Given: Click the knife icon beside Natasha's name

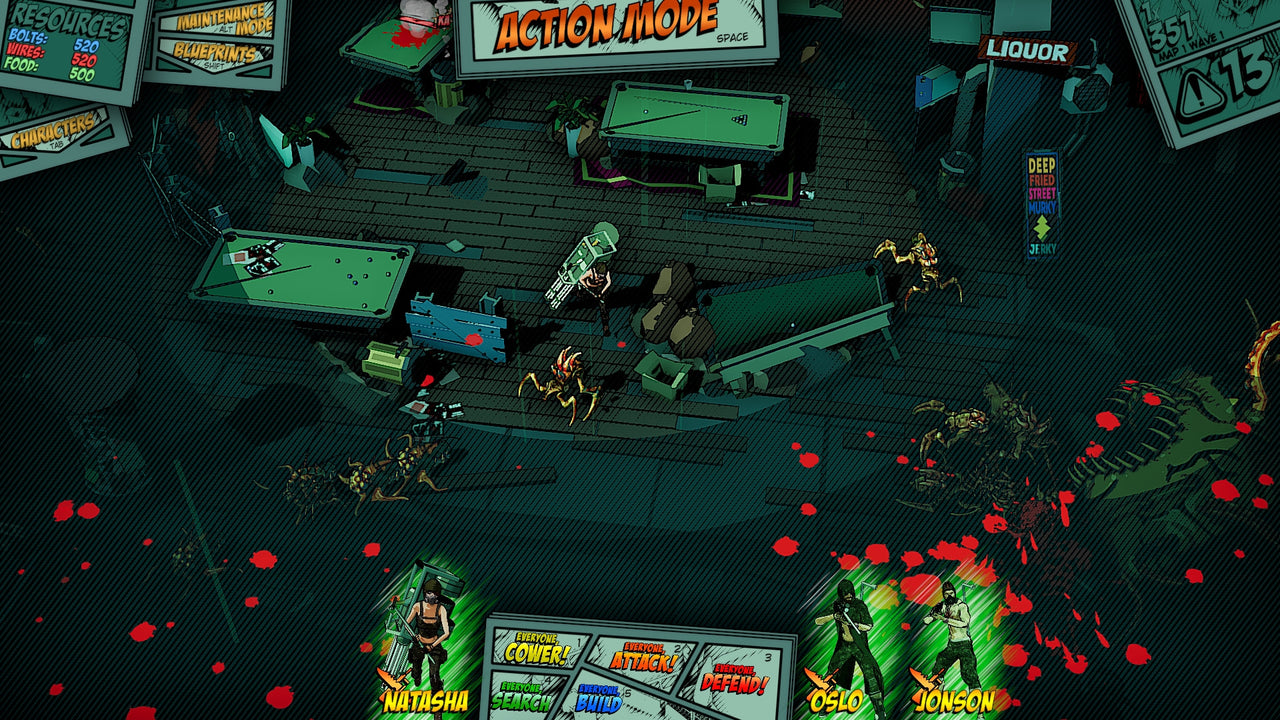Looking at the screenshot, I should pyautogui.click(x=392, y=678).
